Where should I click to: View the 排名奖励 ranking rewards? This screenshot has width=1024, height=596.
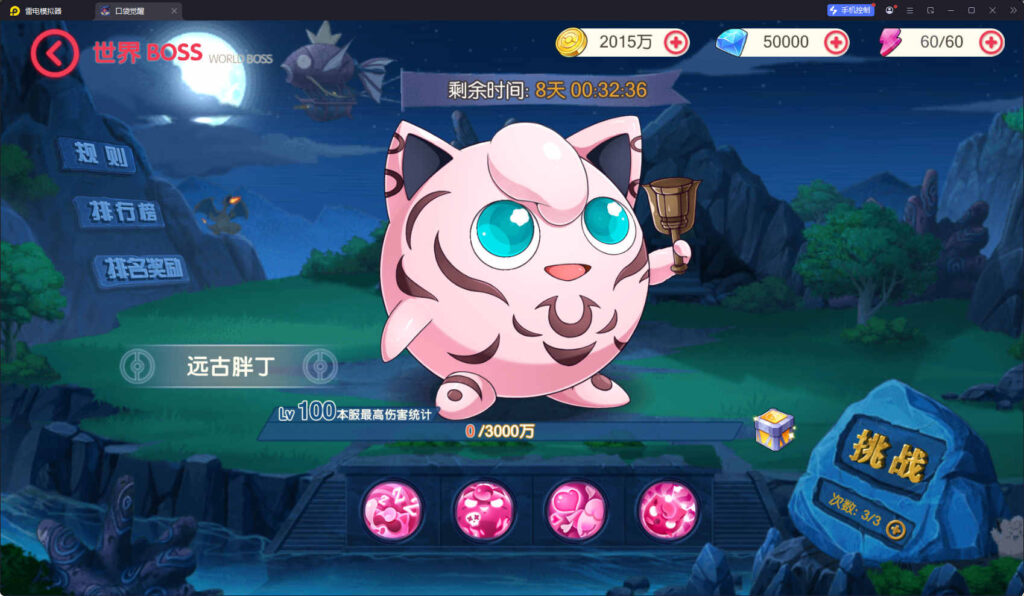[x=141, y=269]
